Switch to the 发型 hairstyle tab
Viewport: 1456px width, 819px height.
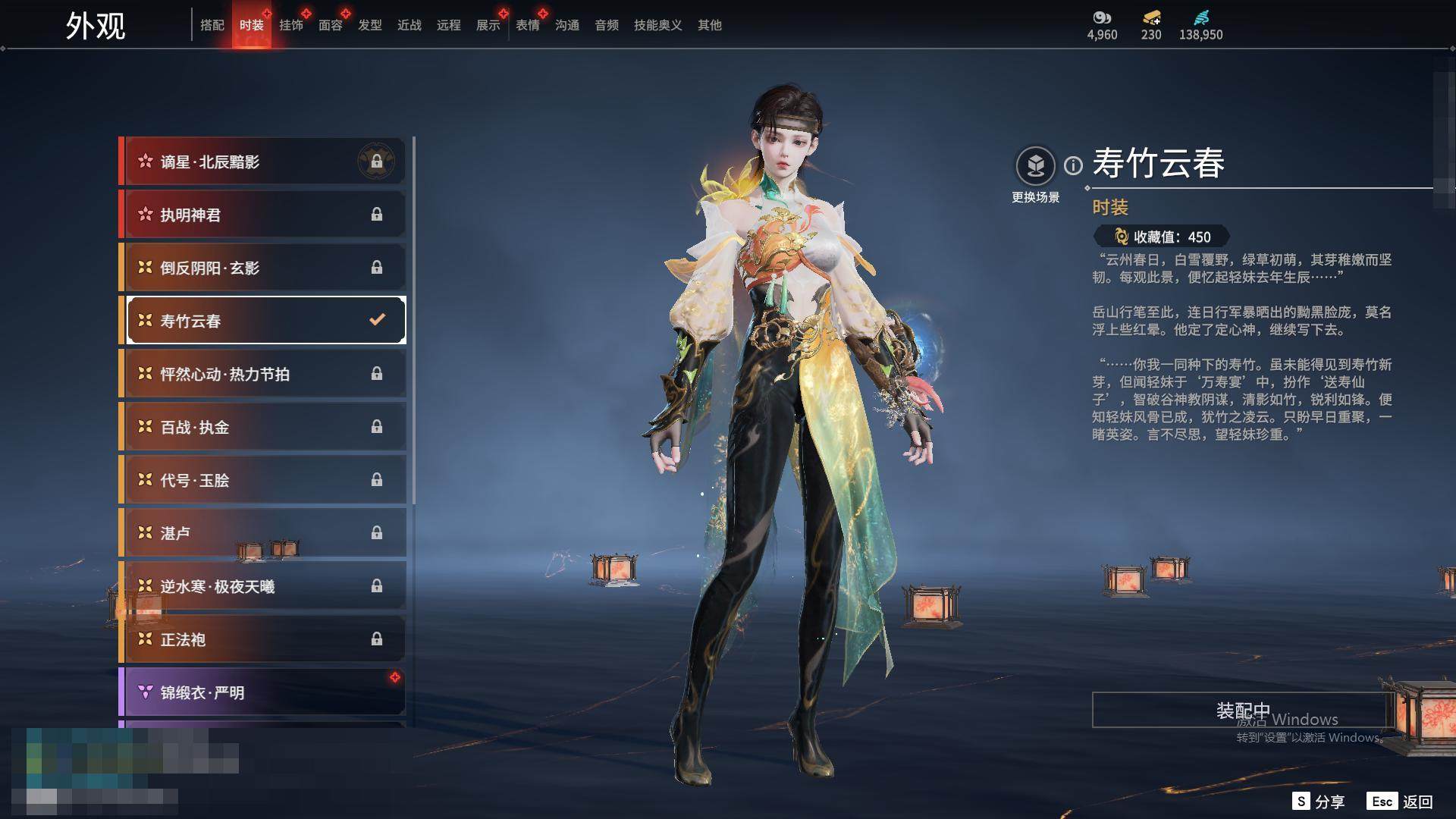tap(369, 25)
